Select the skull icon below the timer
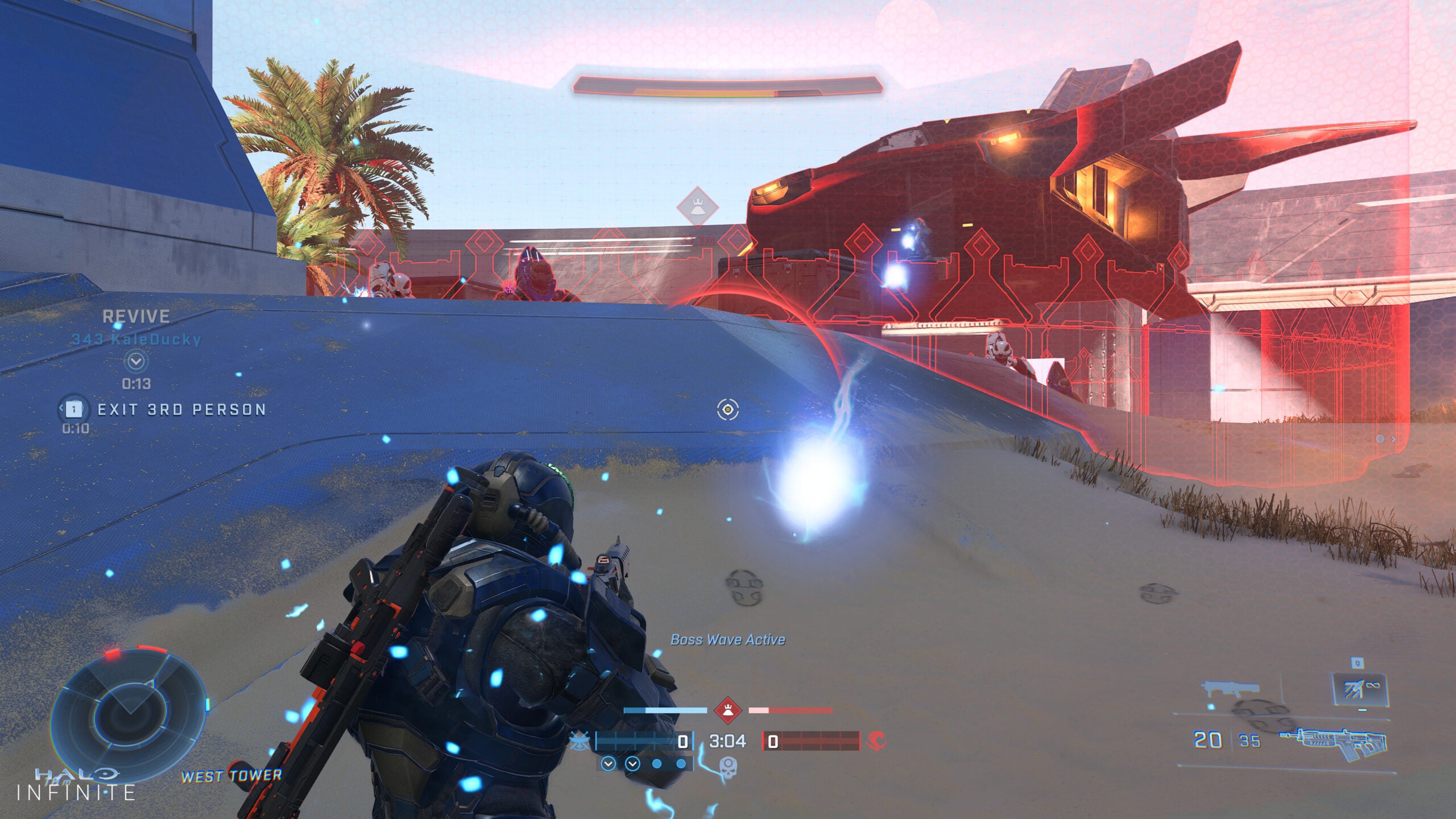Viewport: 1456px width, 819px height. tap(728, 766)
